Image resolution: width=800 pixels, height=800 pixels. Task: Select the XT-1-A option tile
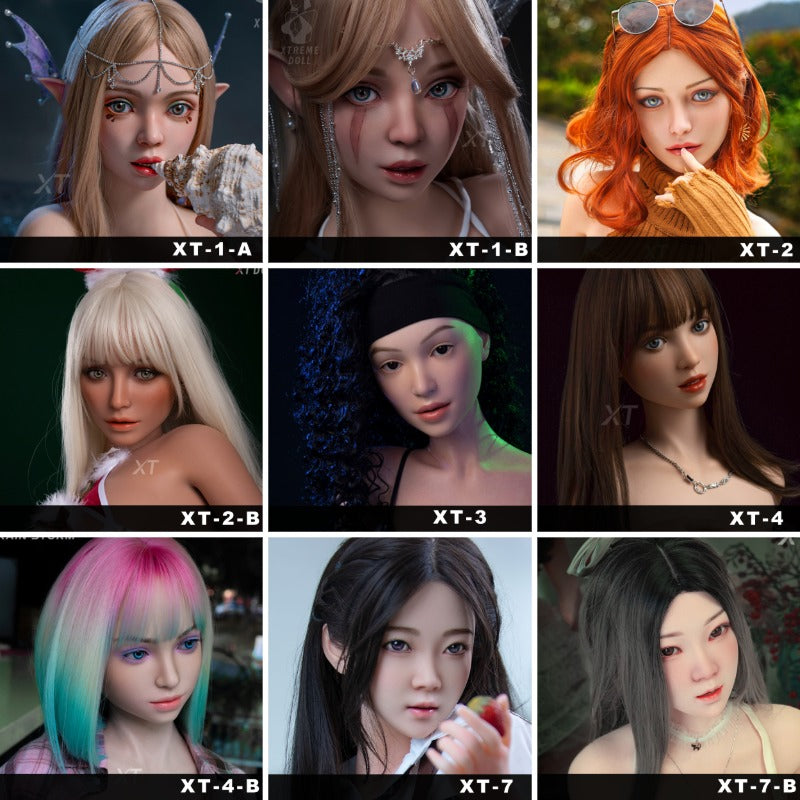click(131, 130)
